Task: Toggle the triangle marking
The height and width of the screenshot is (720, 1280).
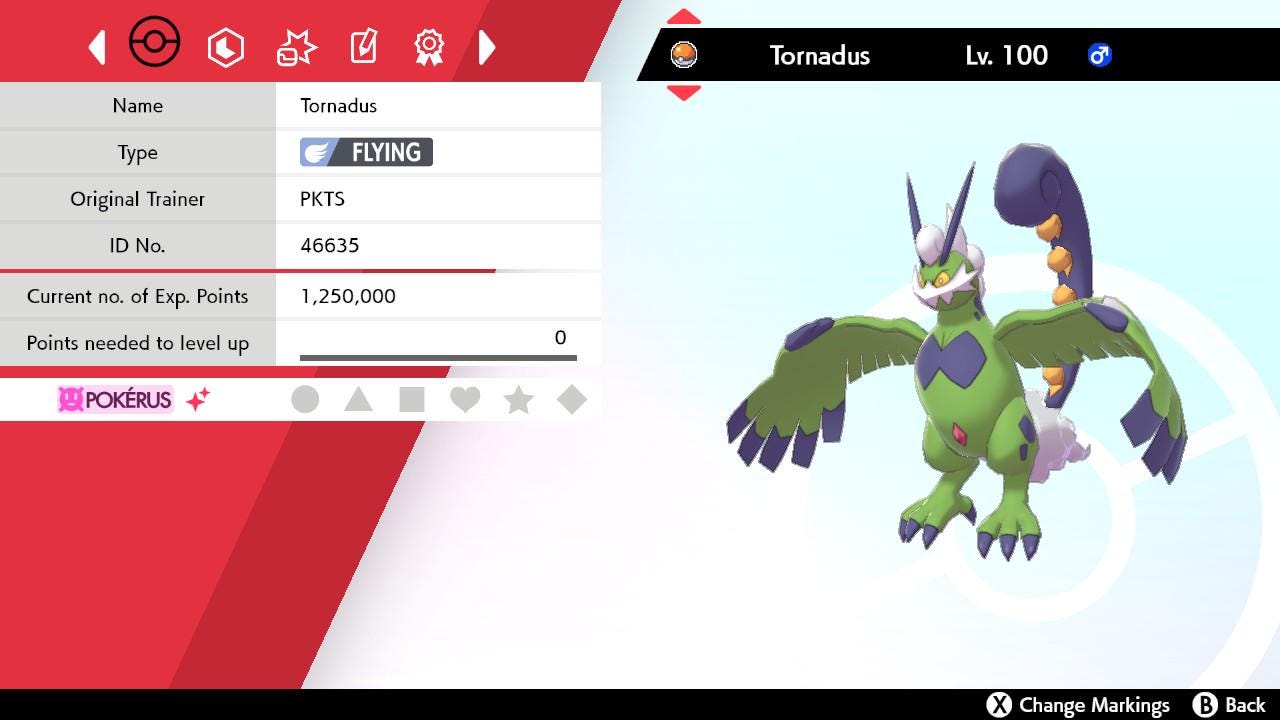Action: tap(358, 400)
